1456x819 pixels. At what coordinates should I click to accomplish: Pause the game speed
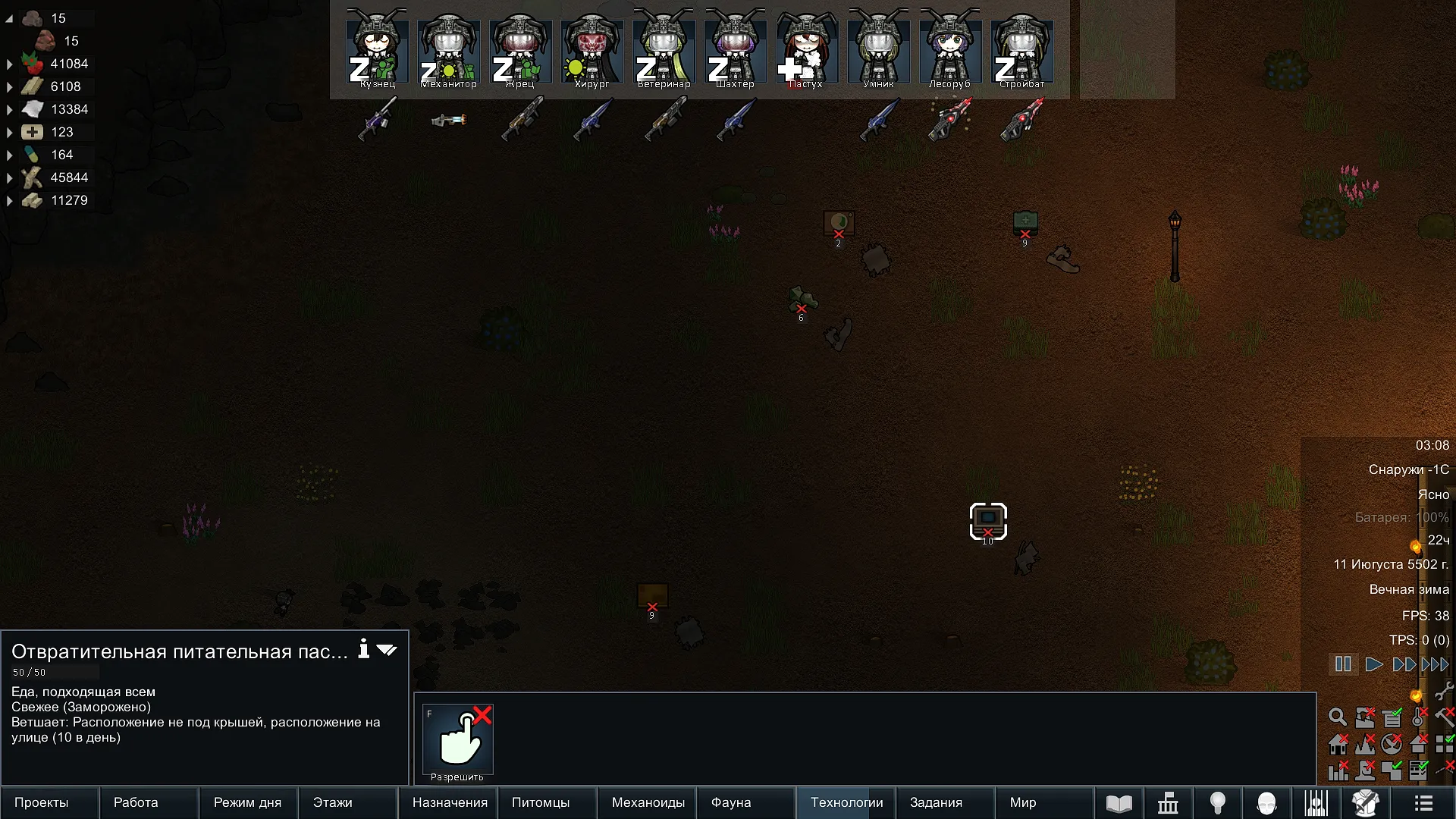(x=1342, y=664)
